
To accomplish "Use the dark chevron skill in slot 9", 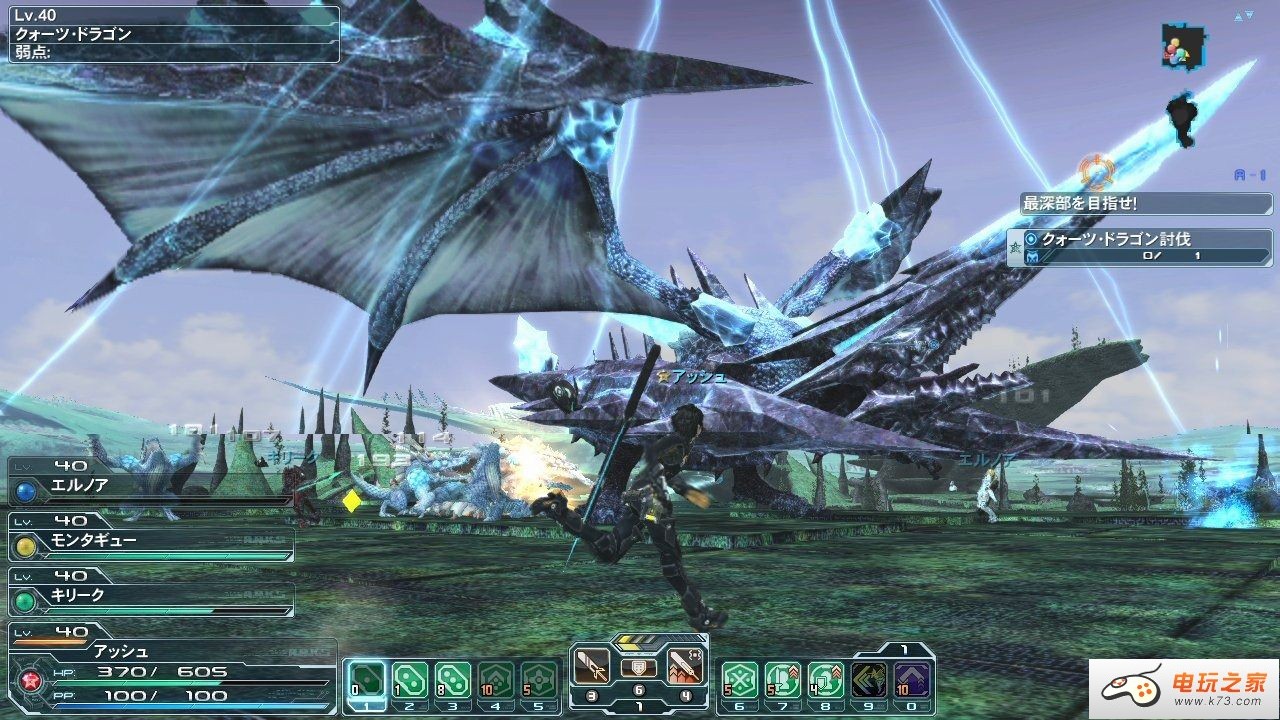I will pyautogui.click(x=869, y=680).
